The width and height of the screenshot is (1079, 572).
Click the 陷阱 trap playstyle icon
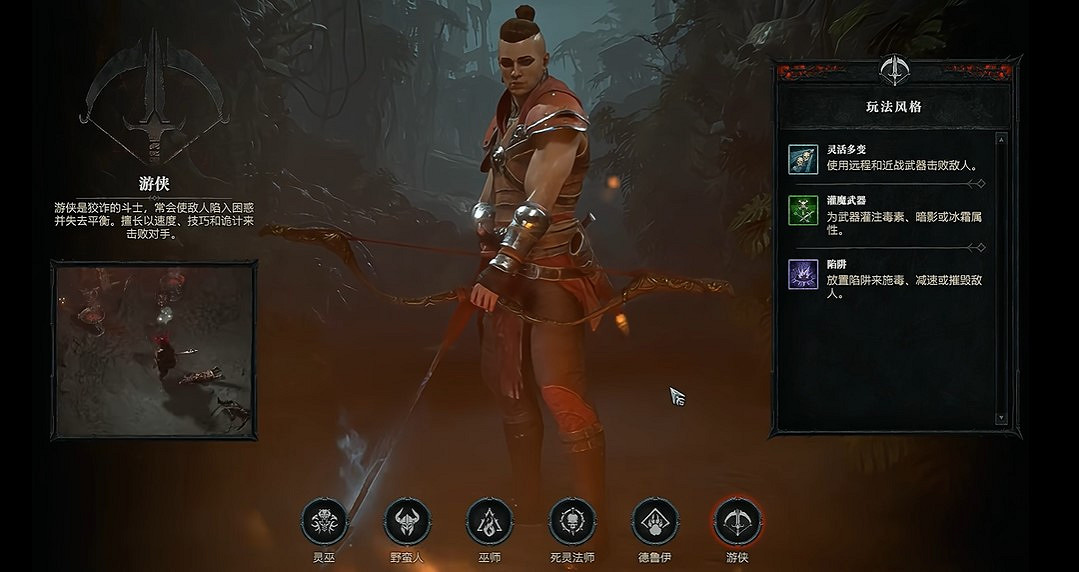pos(803,274)
